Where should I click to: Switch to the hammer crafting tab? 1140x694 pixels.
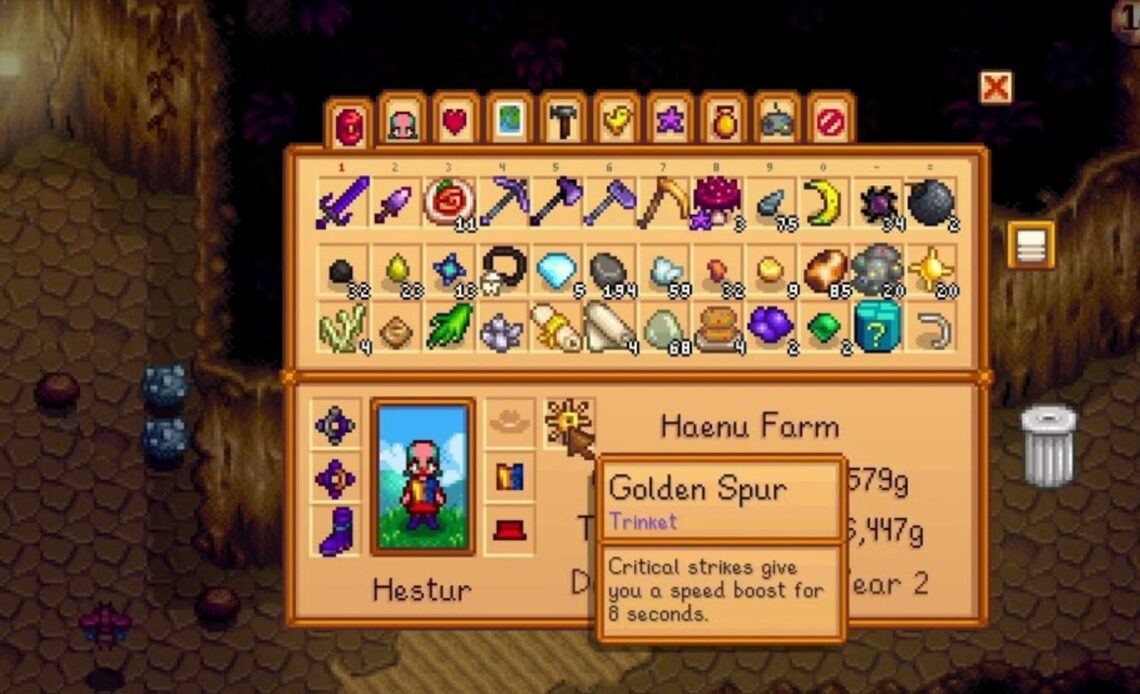(x=562, y=122)
